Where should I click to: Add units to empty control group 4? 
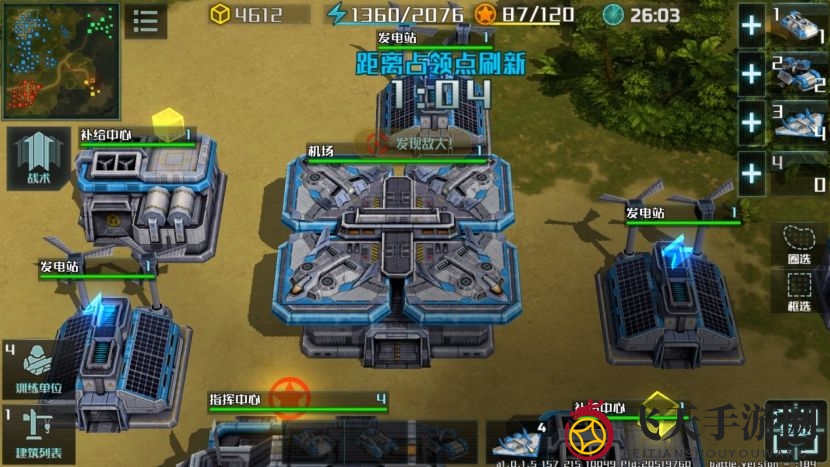coord(752,172)
